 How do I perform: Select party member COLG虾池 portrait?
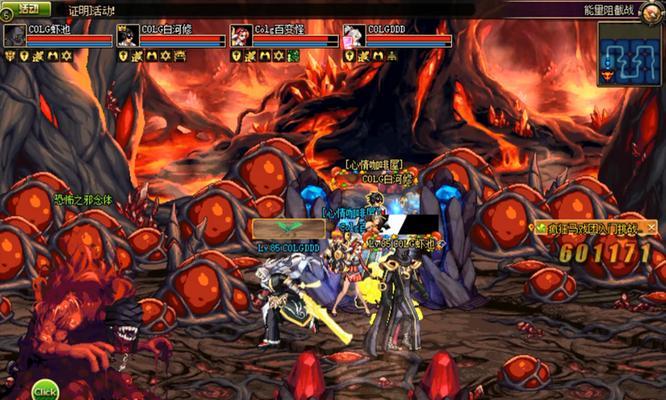click(14, 36)
